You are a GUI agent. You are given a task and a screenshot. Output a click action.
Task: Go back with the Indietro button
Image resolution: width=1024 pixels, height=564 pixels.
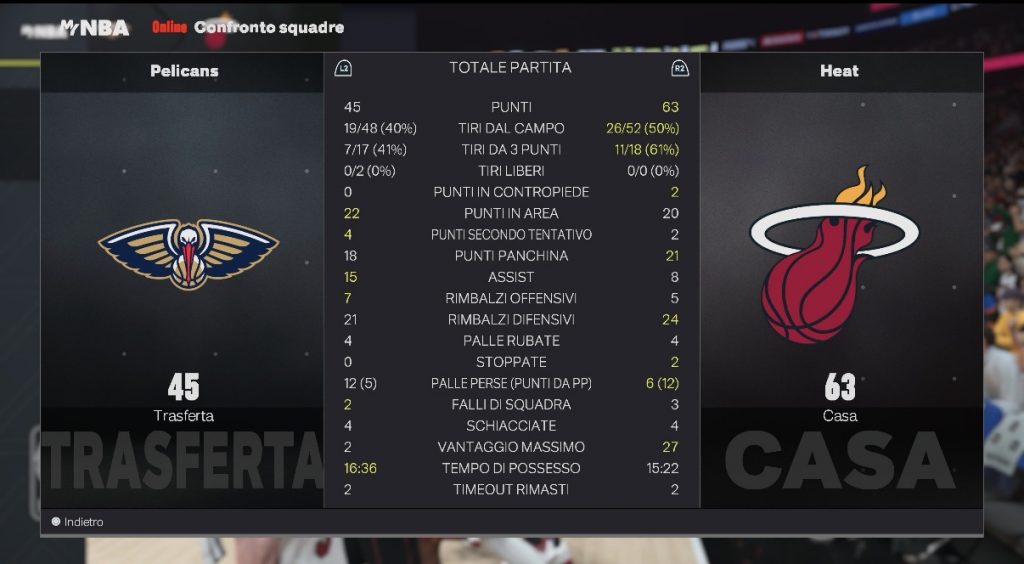tap(78, 522)
